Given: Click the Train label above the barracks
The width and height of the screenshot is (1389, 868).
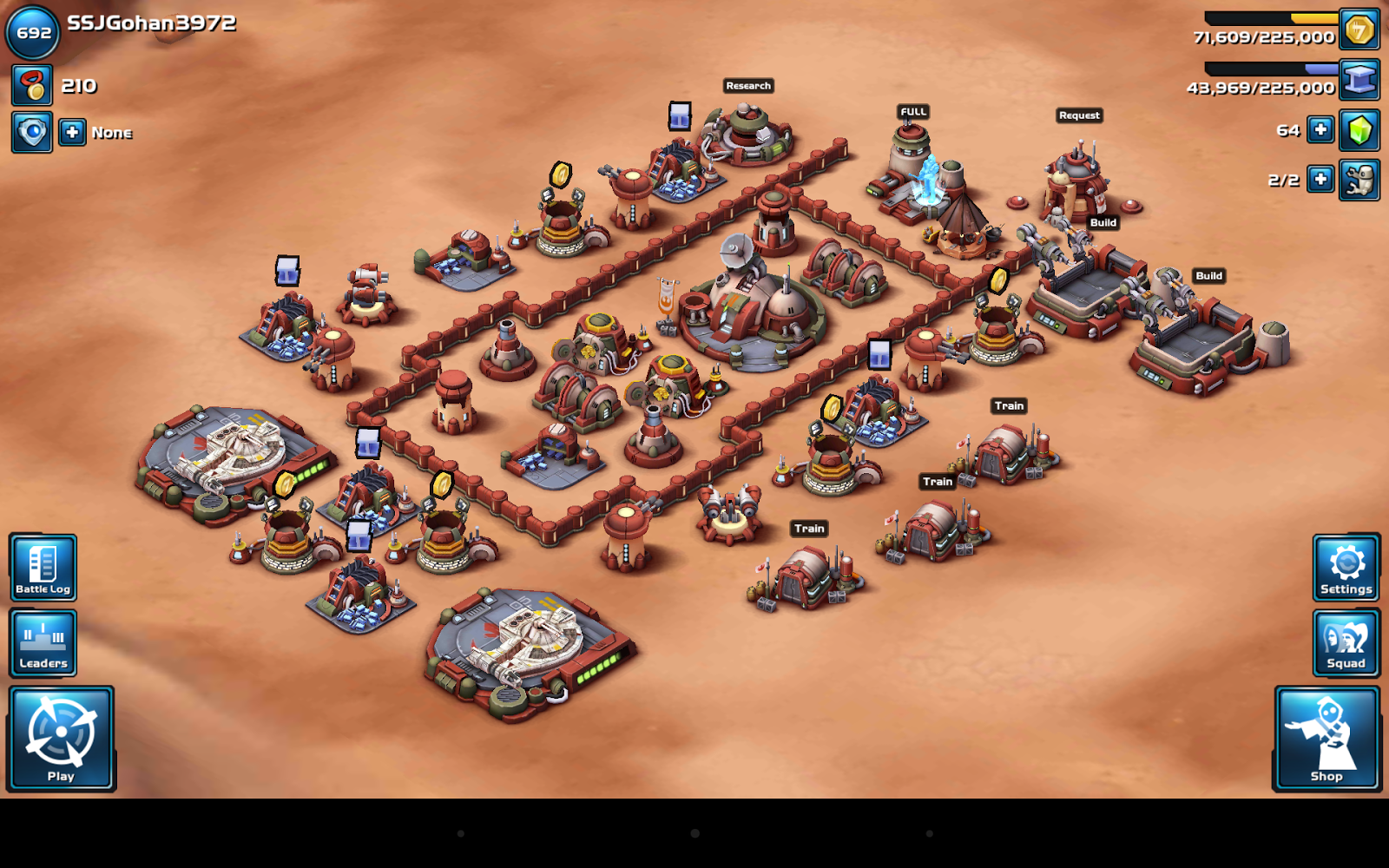Looking at the screenshot, I should [1008, 405].
